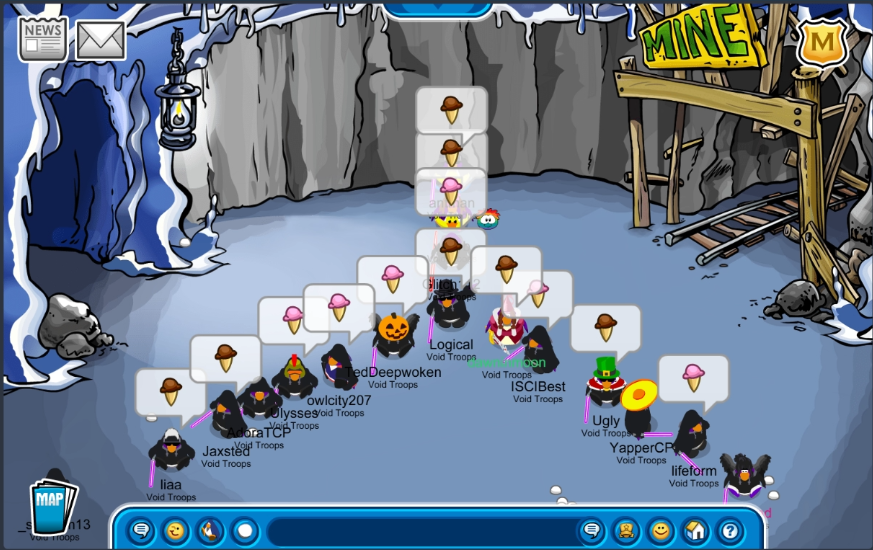Open the safe chat speech bubble menu

[142, 530]
